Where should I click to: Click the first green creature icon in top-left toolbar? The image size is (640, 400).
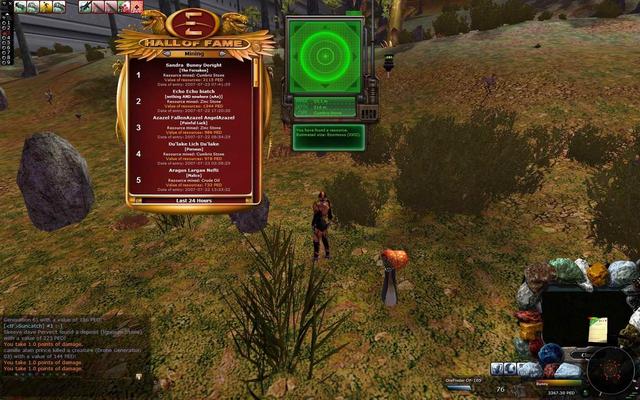(x=20, y=7)
